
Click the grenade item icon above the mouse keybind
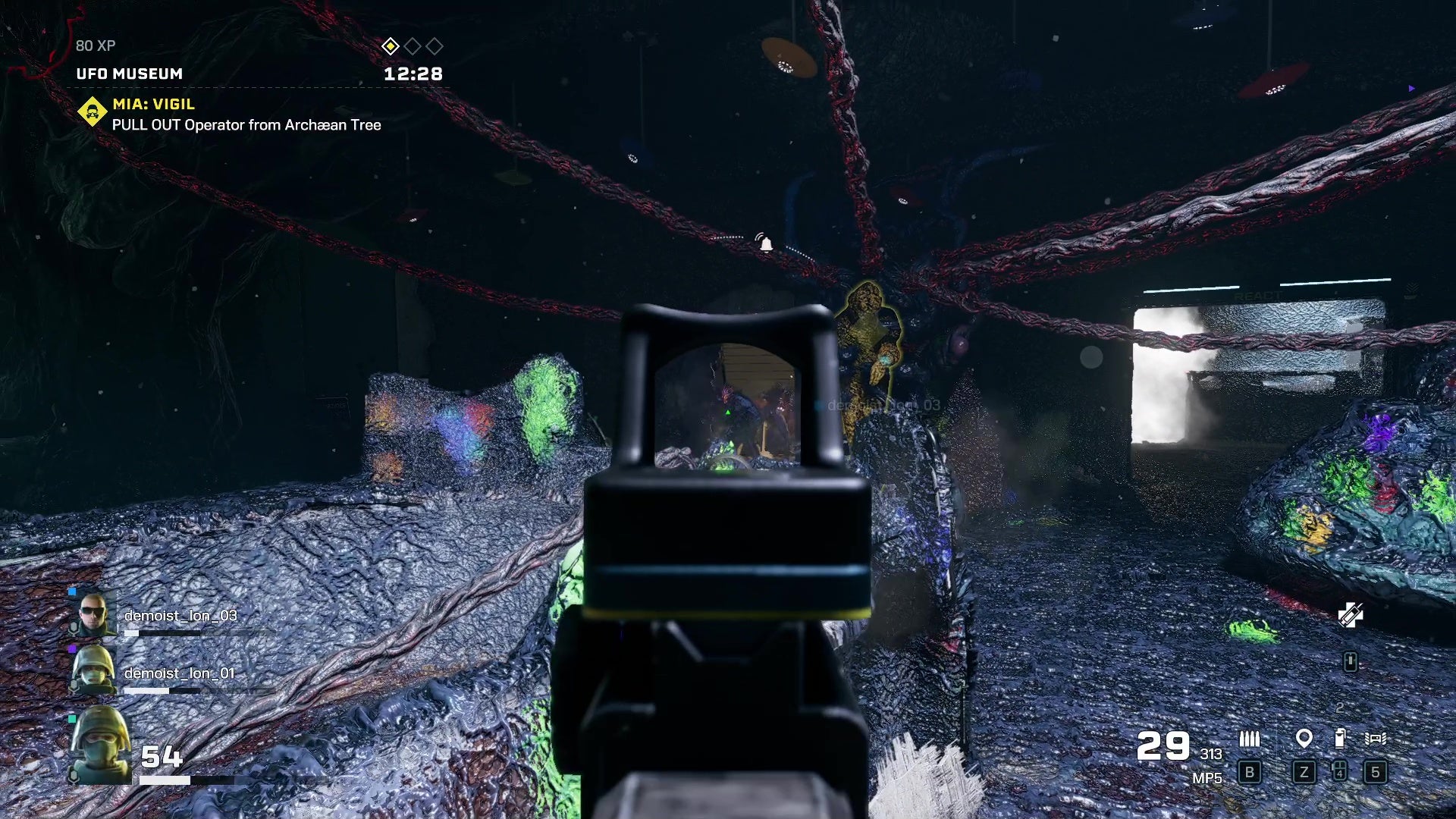[x=1340, y=737]
